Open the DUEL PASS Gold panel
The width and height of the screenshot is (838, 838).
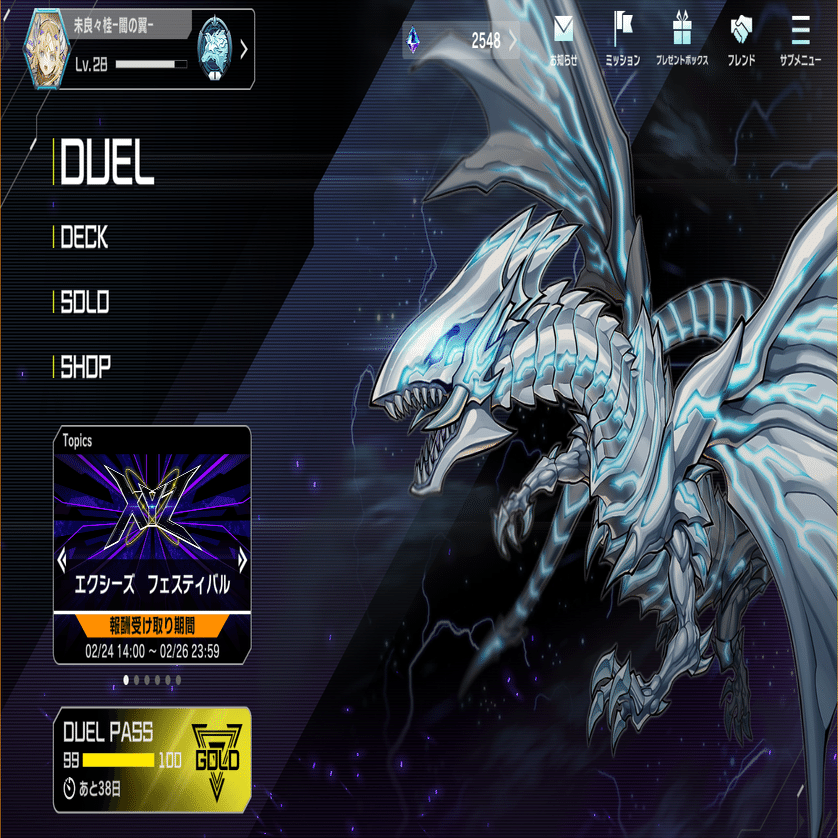(152, 759)
